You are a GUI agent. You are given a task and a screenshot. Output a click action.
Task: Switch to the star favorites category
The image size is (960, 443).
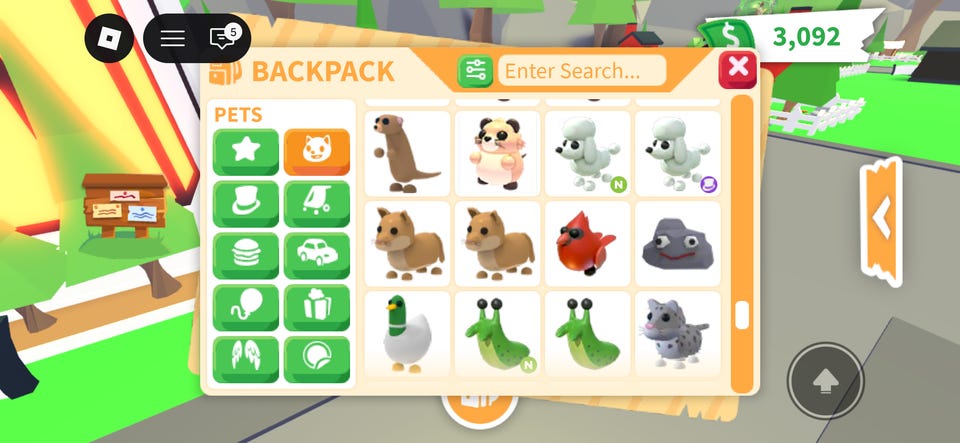[x=245, y=152]
